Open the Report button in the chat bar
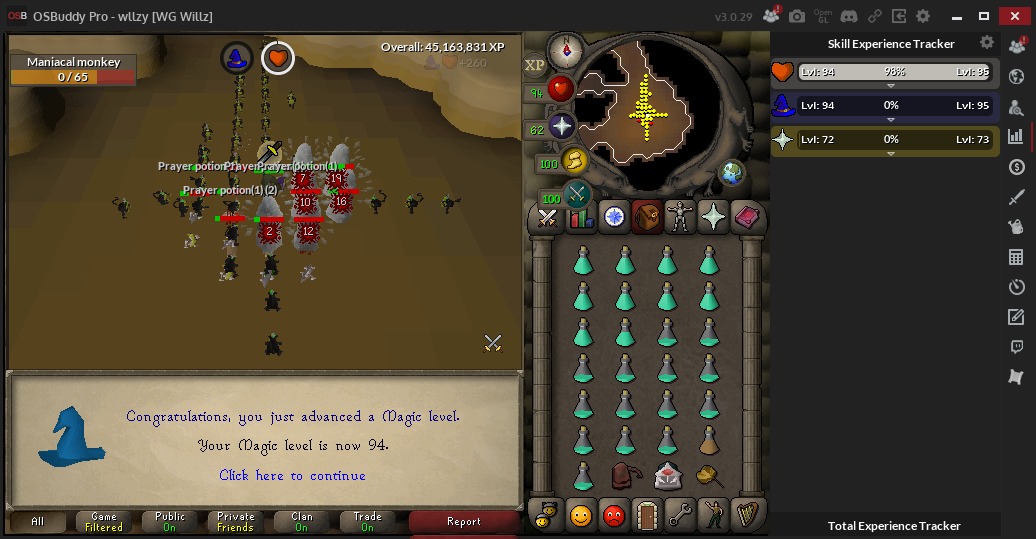1036x539 pixels. pyautogui.click(x=464, y=521)
